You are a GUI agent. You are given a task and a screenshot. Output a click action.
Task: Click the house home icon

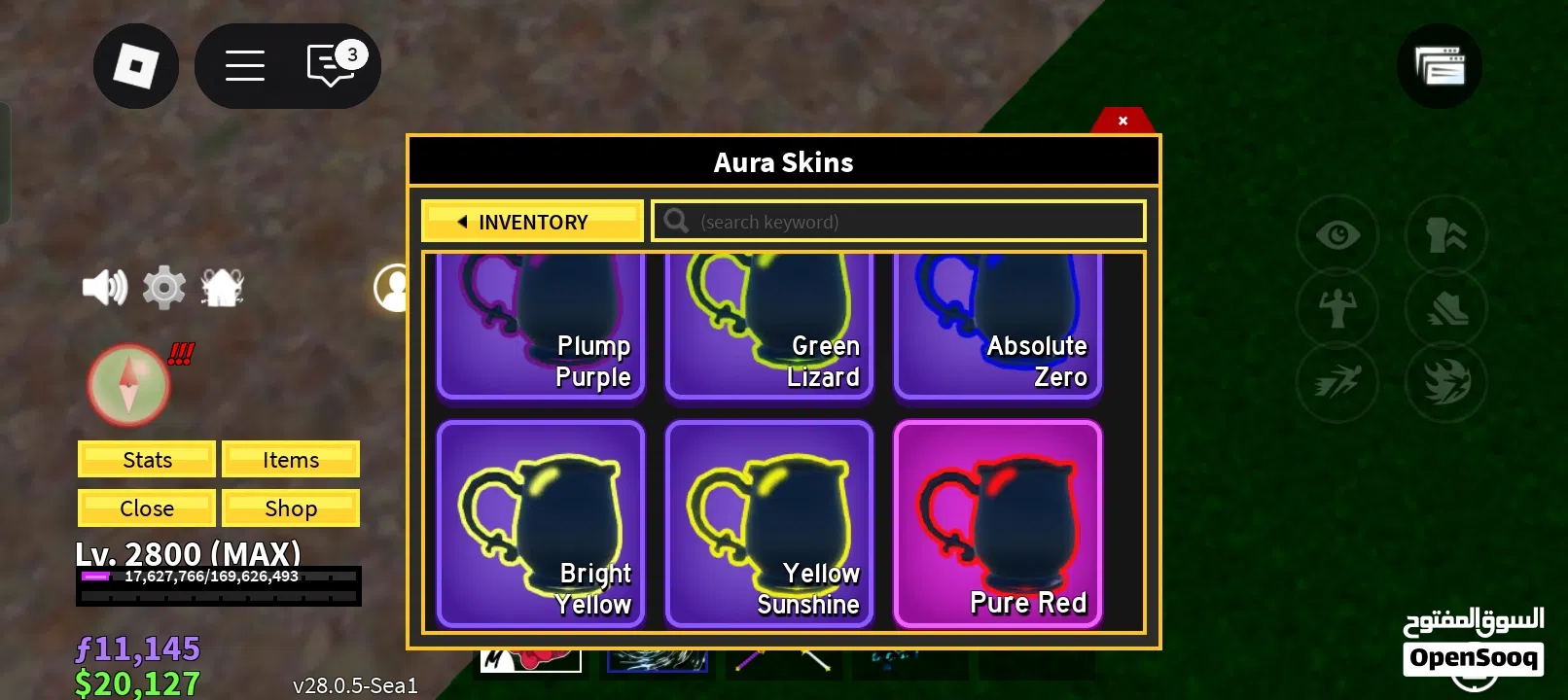222,288
